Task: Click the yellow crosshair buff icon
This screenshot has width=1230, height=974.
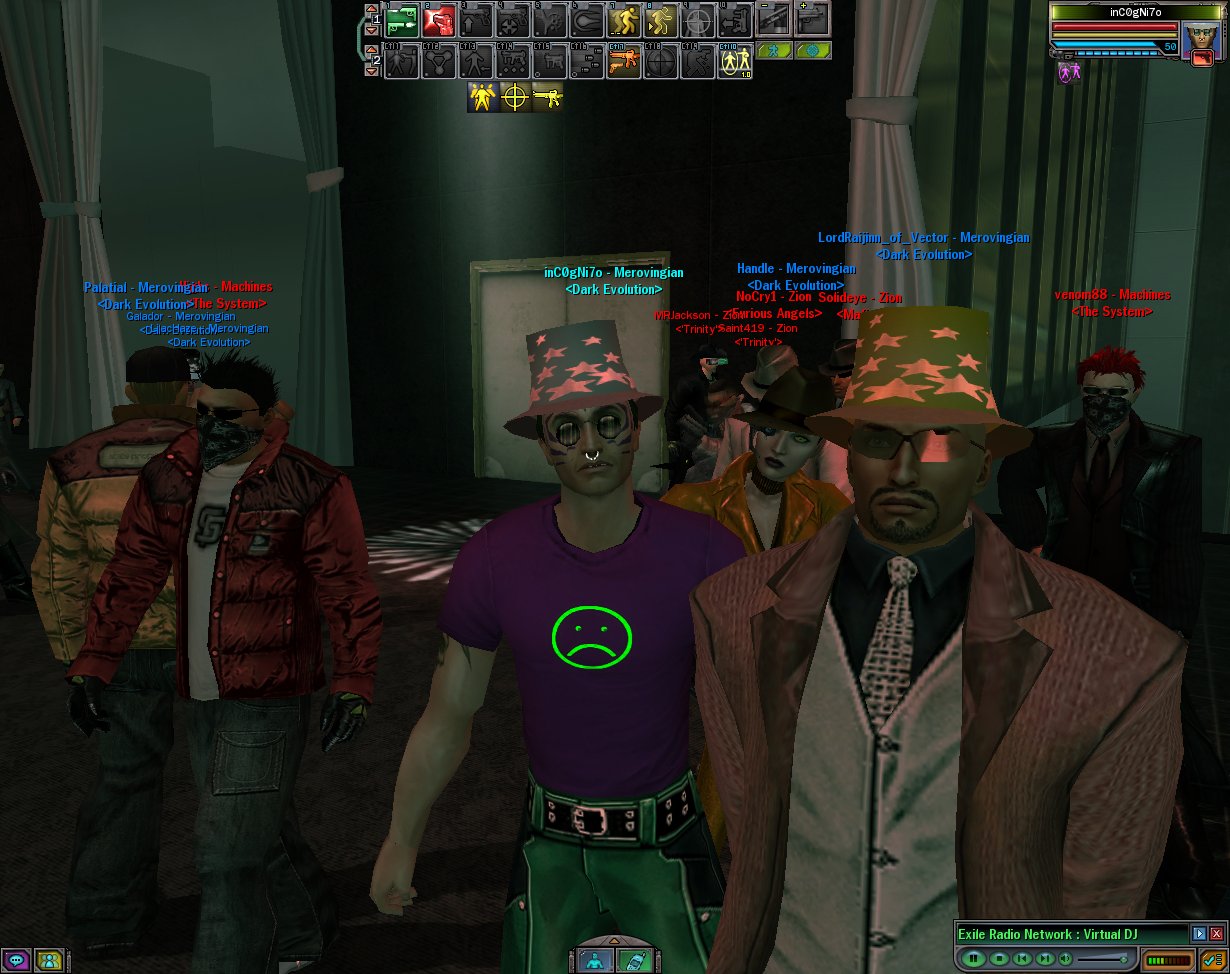Action: (516, 97)
